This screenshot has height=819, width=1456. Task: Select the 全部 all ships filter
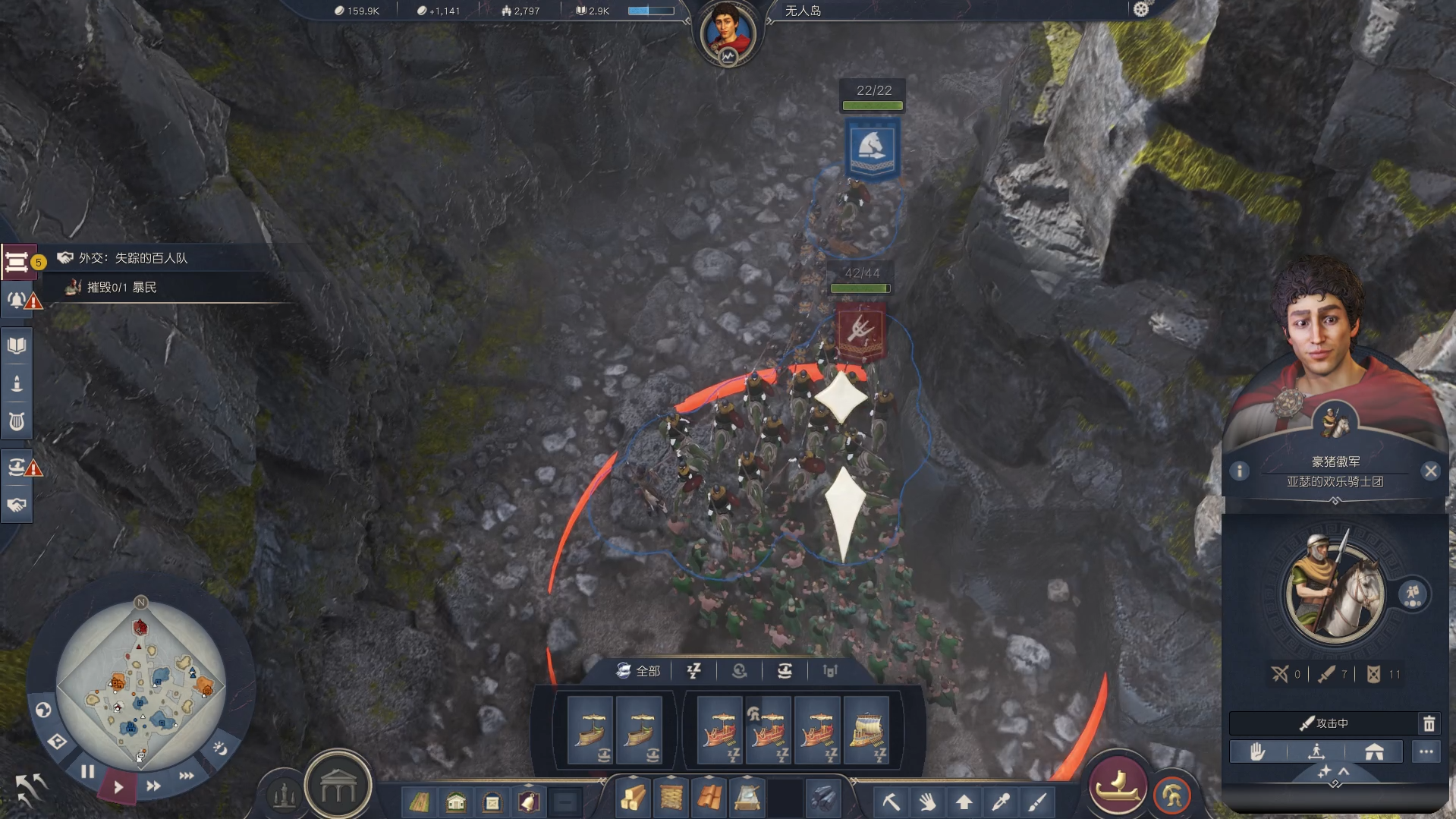[x=638, y=671]
